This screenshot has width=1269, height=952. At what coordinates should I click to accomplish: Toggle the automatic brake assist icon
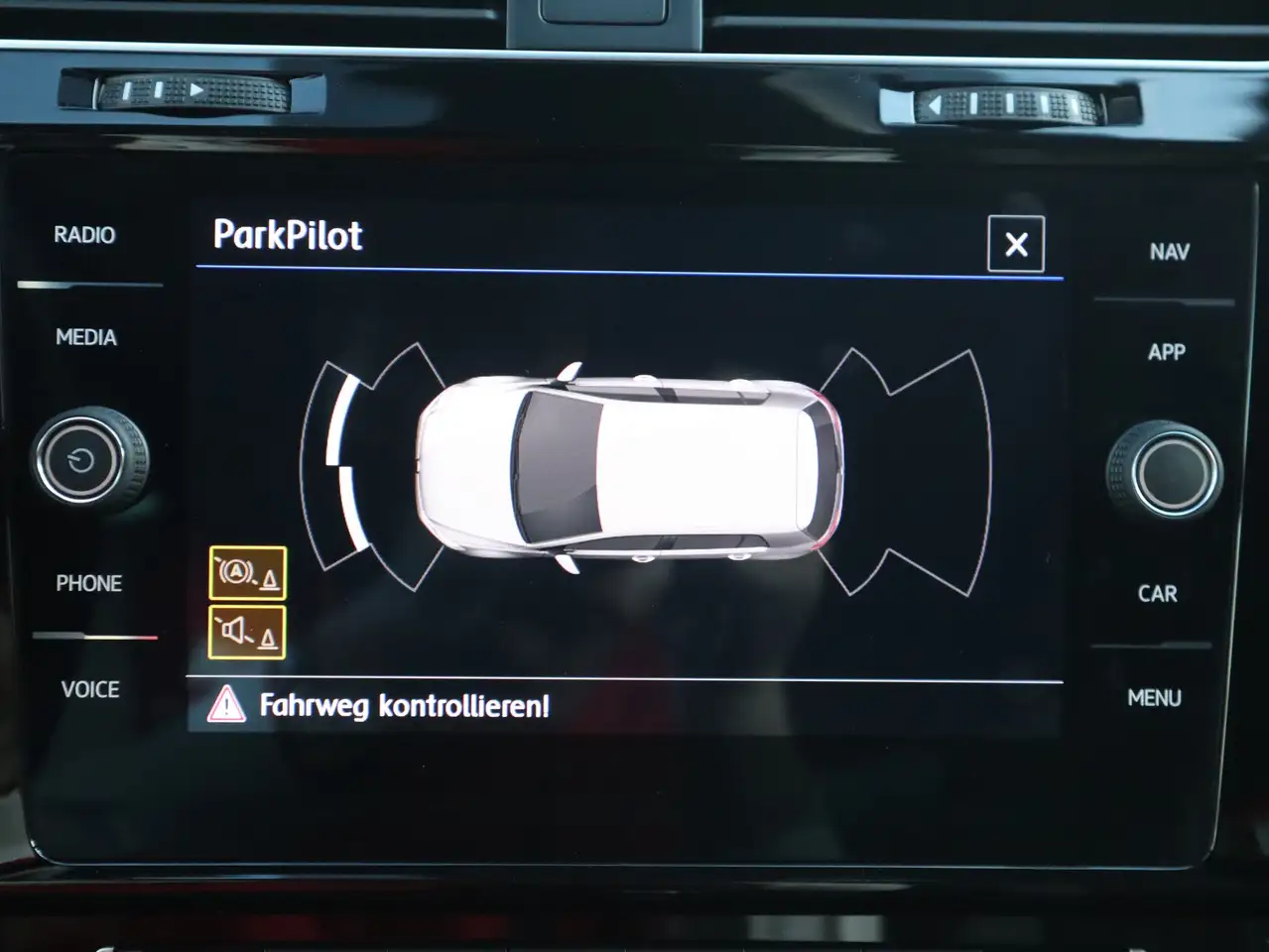(248, 573)
